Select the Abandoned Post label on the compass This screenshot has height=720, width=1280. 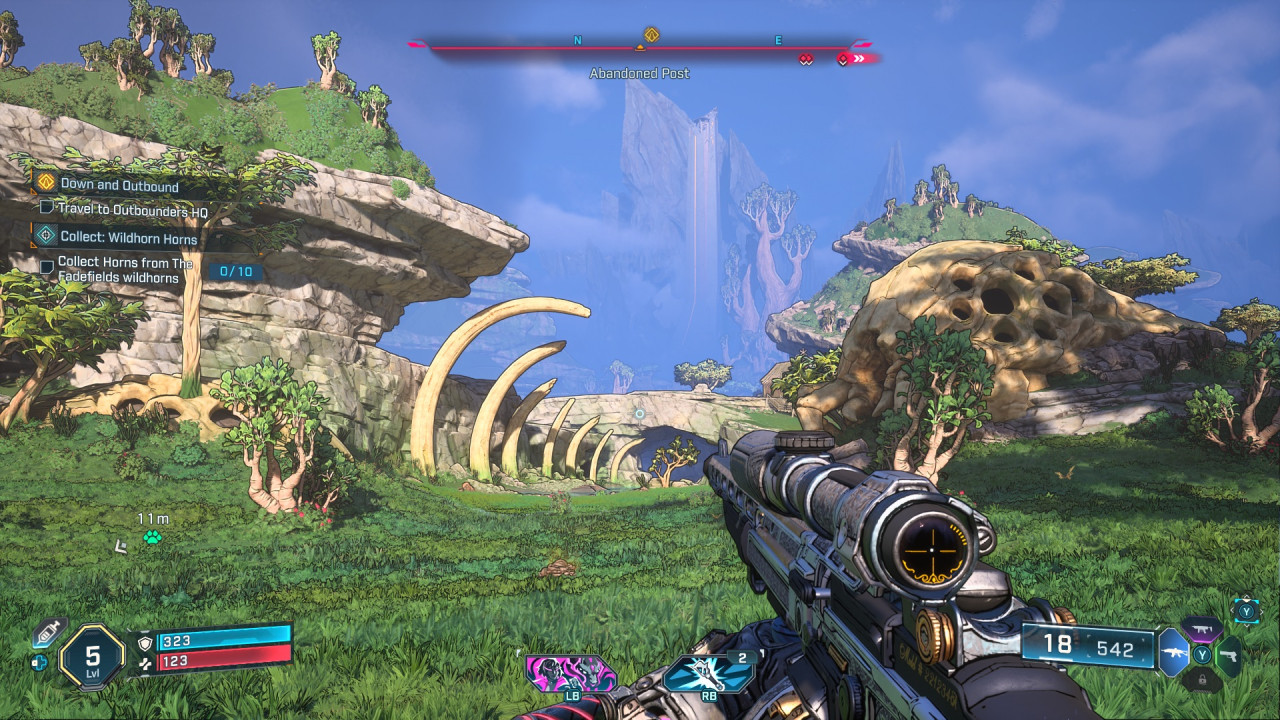(639, 73)
